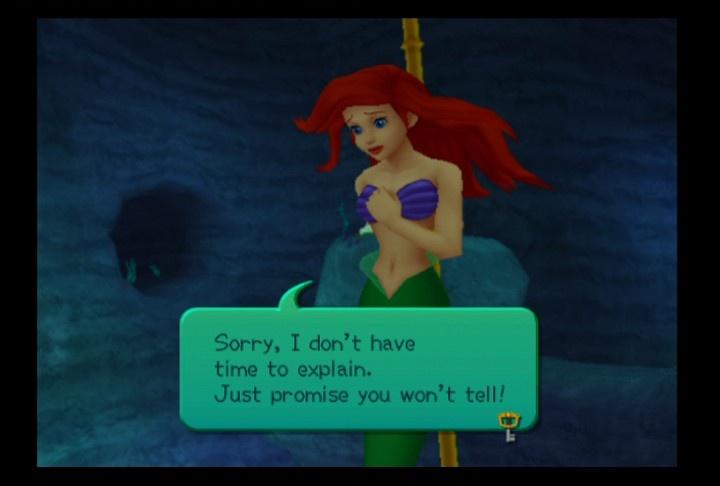Screen dimensions: 720x486
Task: Click the keyblade continue icon
Action: pos(509,426)
